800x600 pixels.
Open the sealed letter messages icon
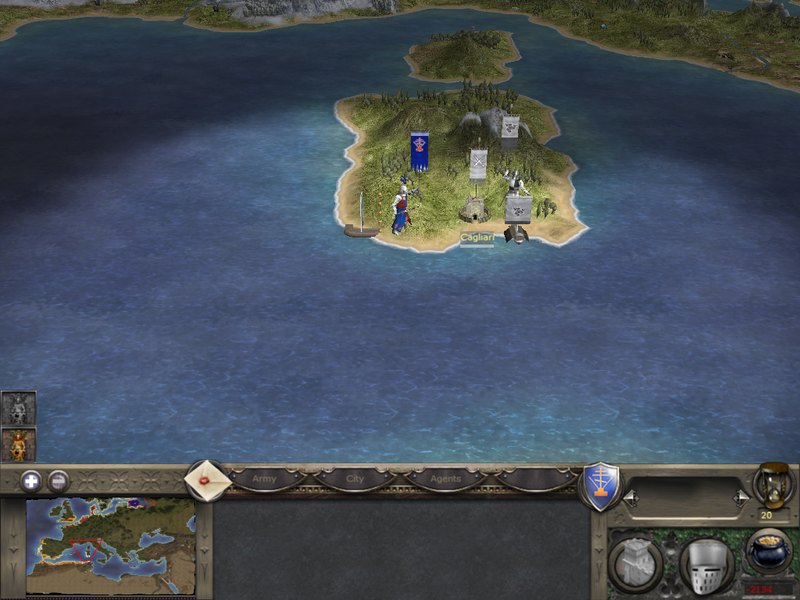[x=208, y=481]
